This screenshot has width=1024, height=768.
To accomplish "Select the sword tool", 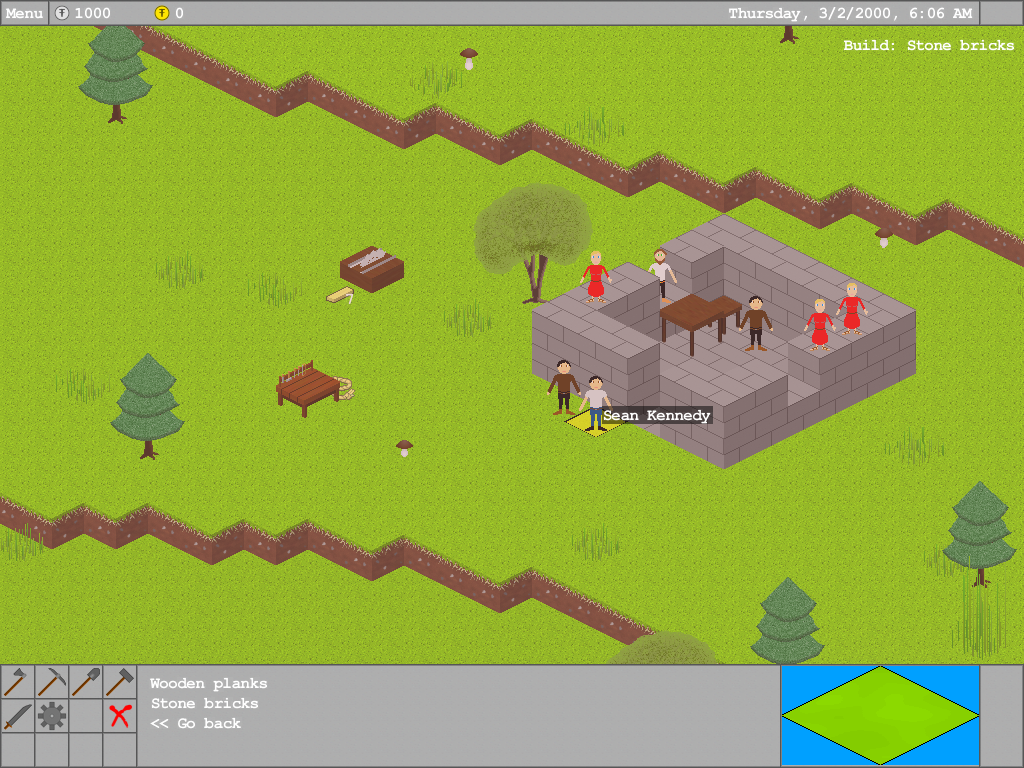I will 17,716.
